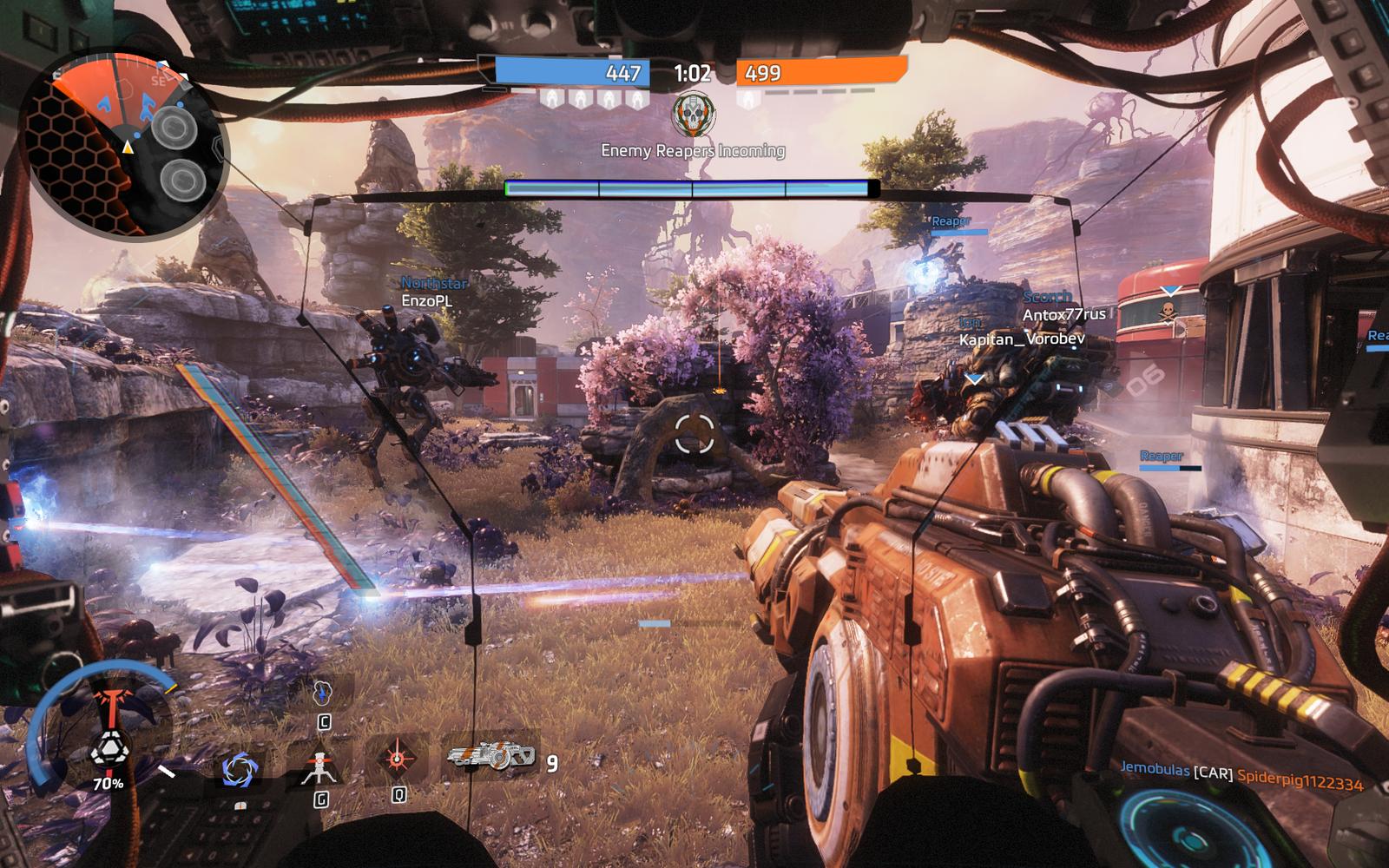Select the equipped titan rifle weapon icon

(x=490, y=757)
